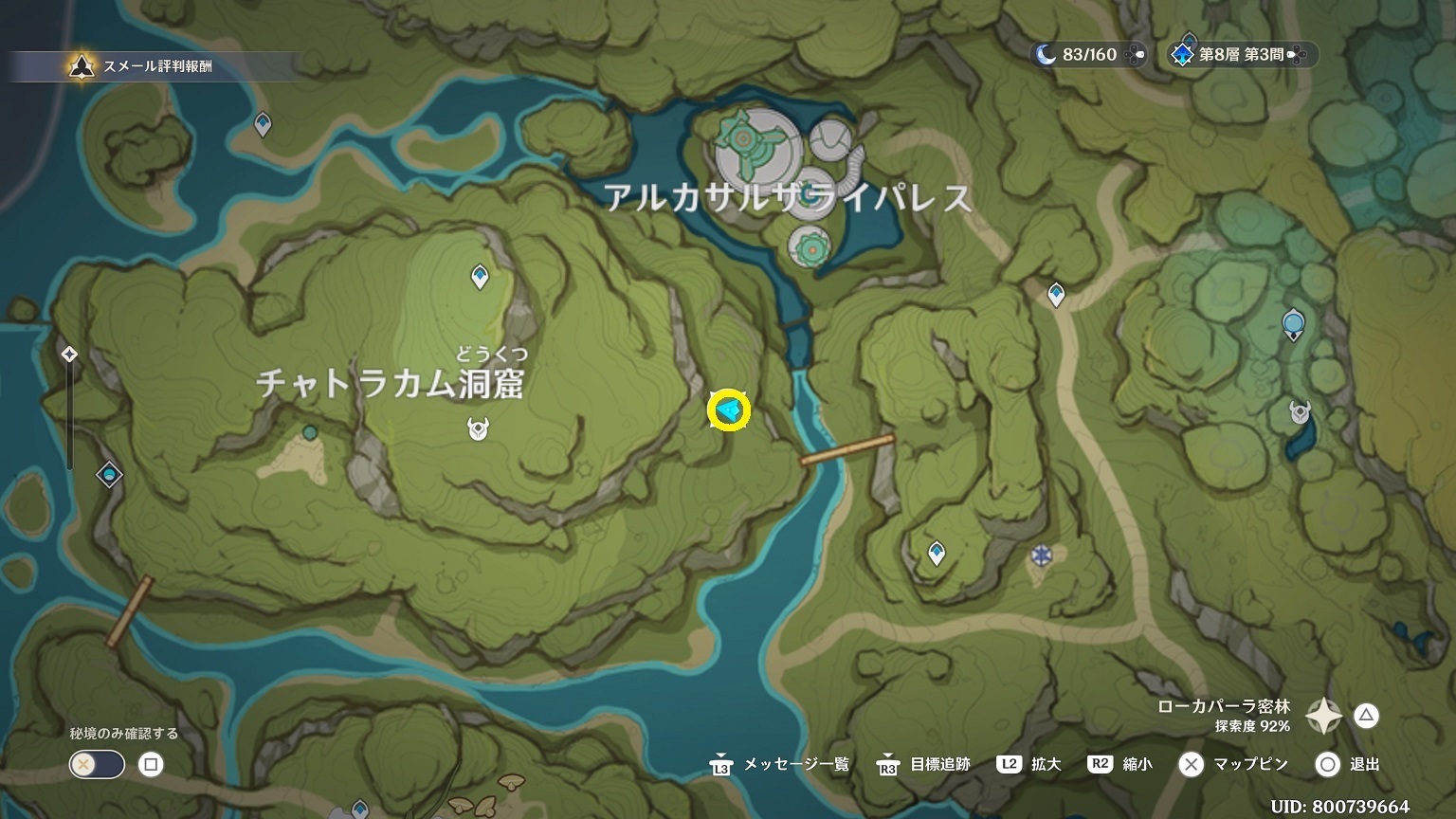Click the compass rose beside ローカパーラ密林
Viewport: 1456px width, 819px height.
click(1321, 718)
